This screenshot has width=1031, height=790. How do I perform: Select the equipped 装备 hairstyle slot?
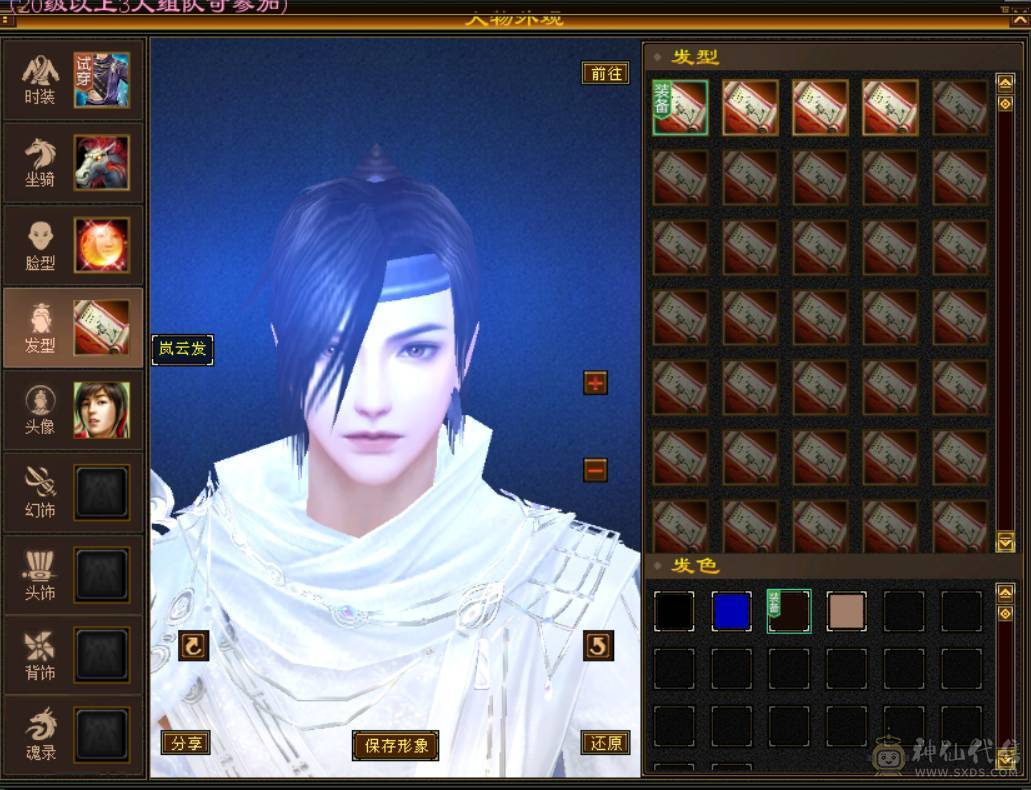(680, 108)
